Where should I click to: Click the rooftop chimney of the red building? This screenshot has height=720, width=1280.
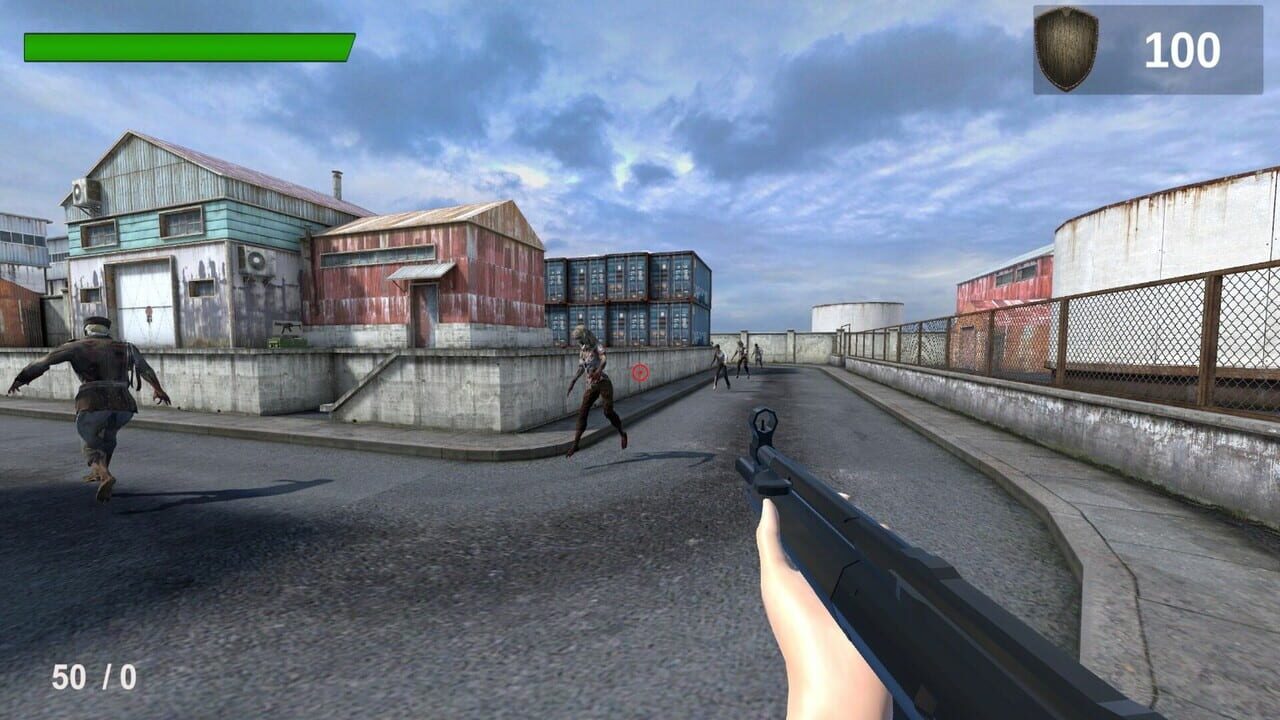pos(336,183)
